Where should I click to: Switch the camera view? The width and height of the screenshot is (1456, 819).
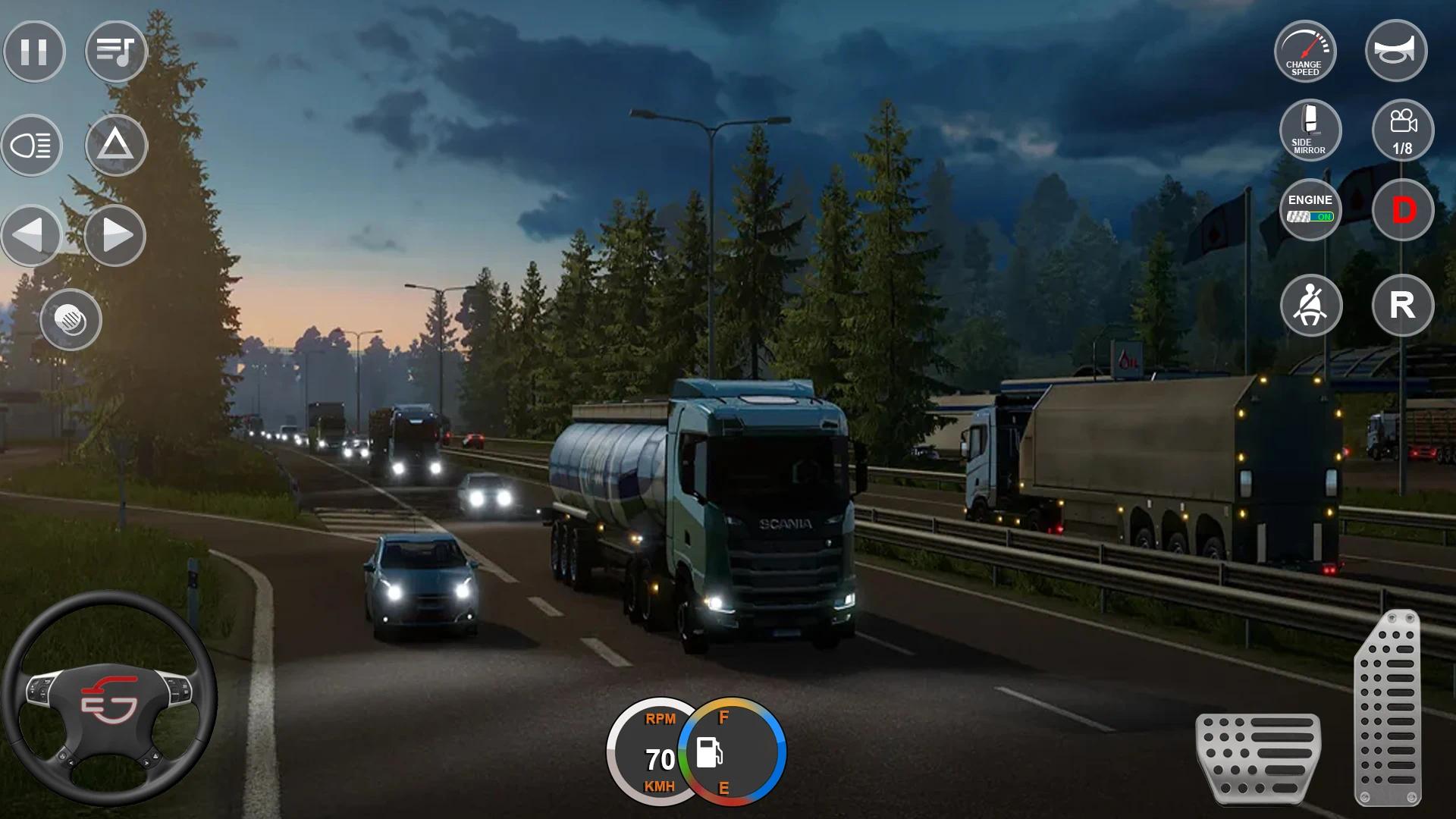click(1403, 130)
